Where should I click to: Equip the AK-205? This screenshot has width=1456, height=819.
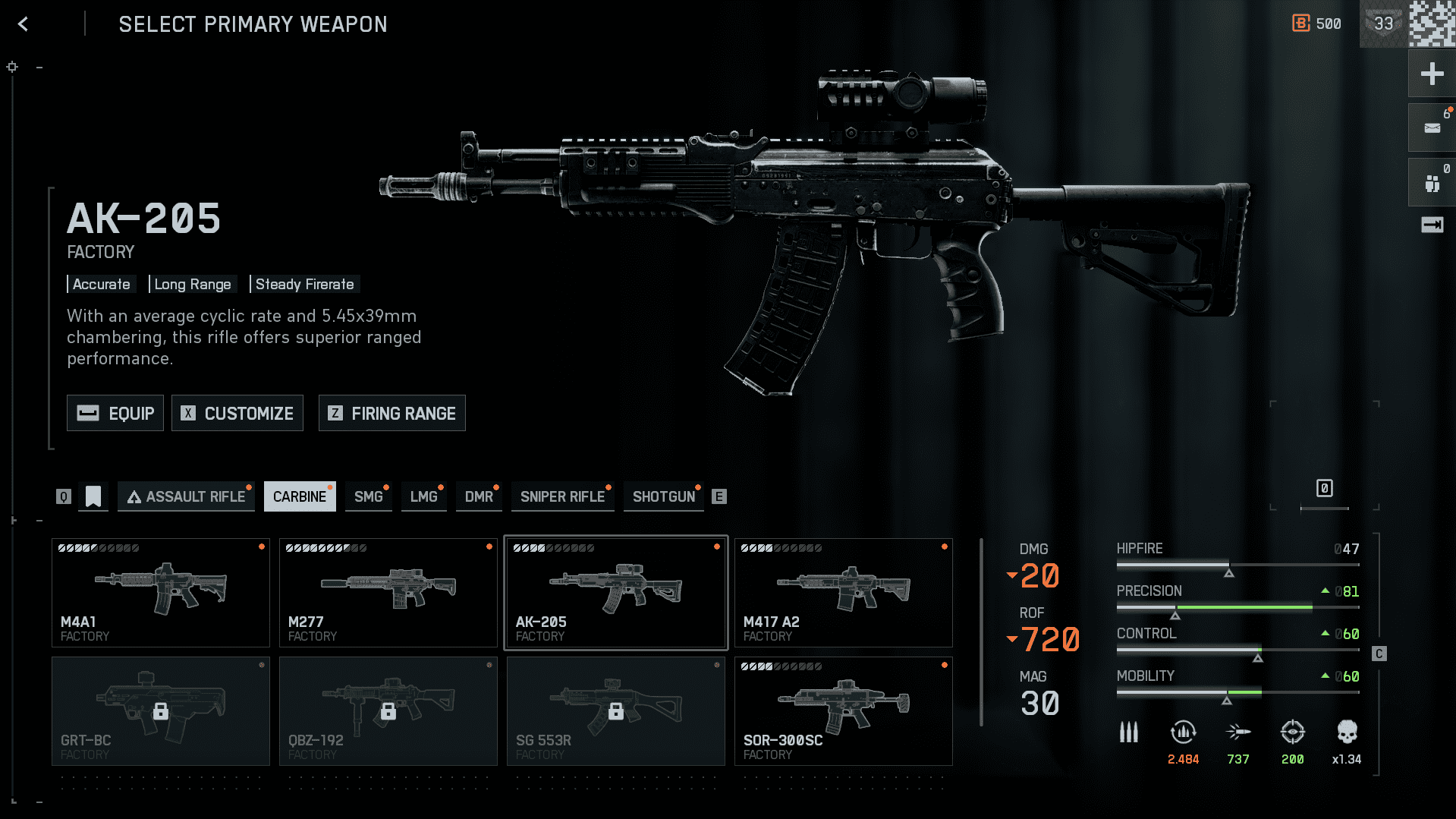[x=115, y=413]
